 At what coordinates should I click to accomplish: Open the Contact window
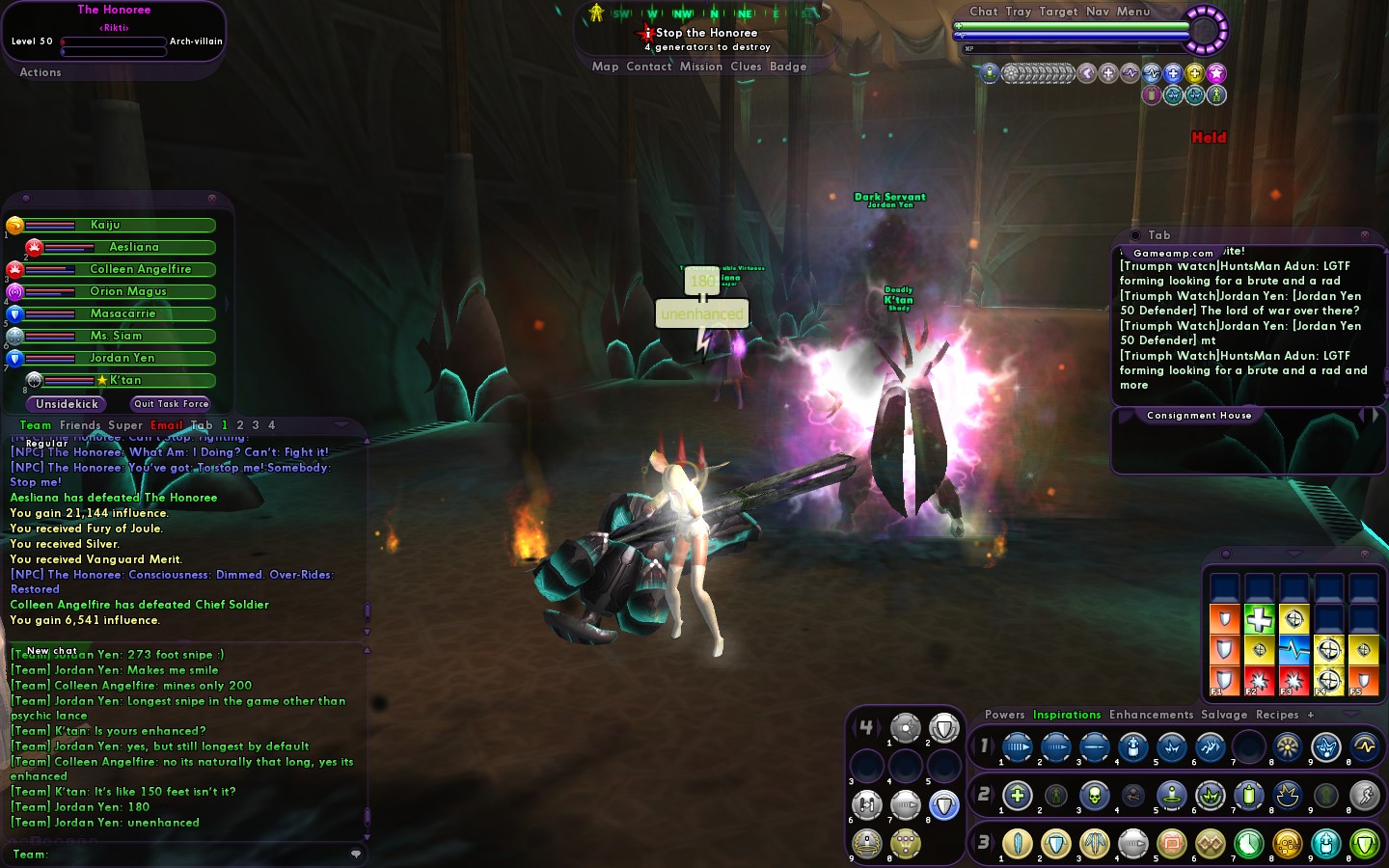point(648,67)
